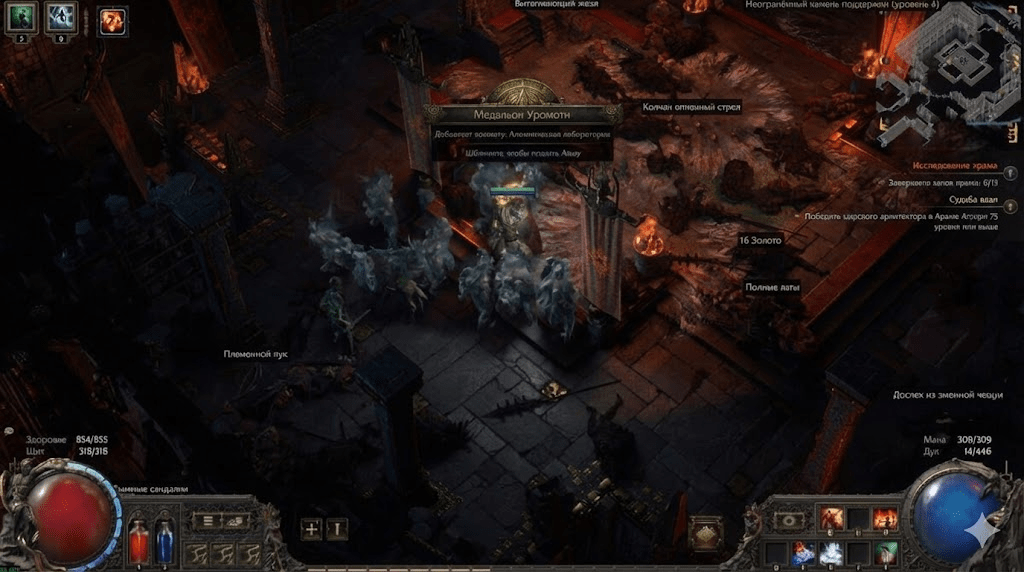Pick up the Медальон Уромотн item label

517,113
